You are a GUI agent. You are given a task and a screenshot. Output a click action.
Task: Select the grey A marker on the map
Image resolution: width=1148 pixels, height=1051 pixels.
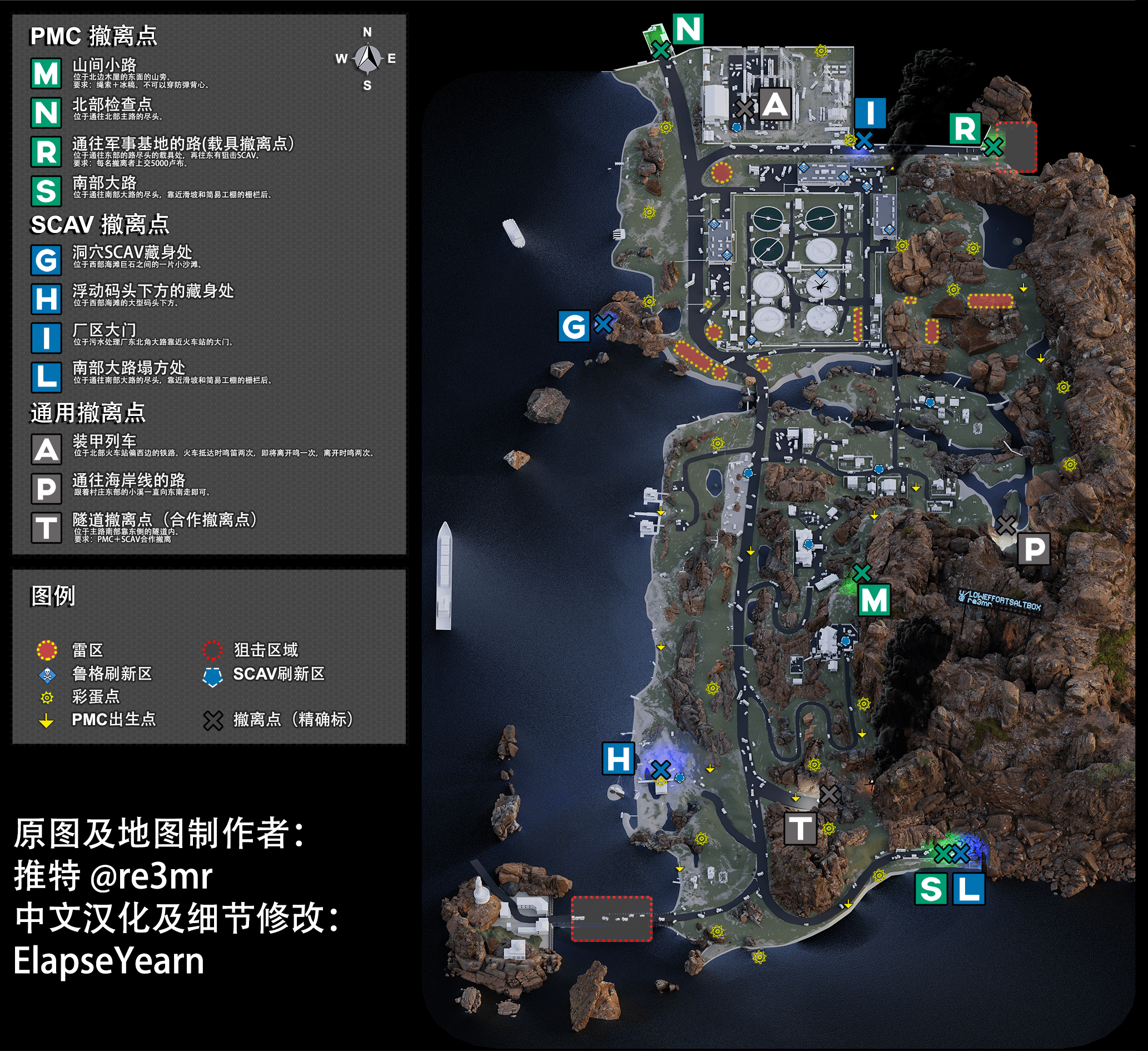click(775, 104)
